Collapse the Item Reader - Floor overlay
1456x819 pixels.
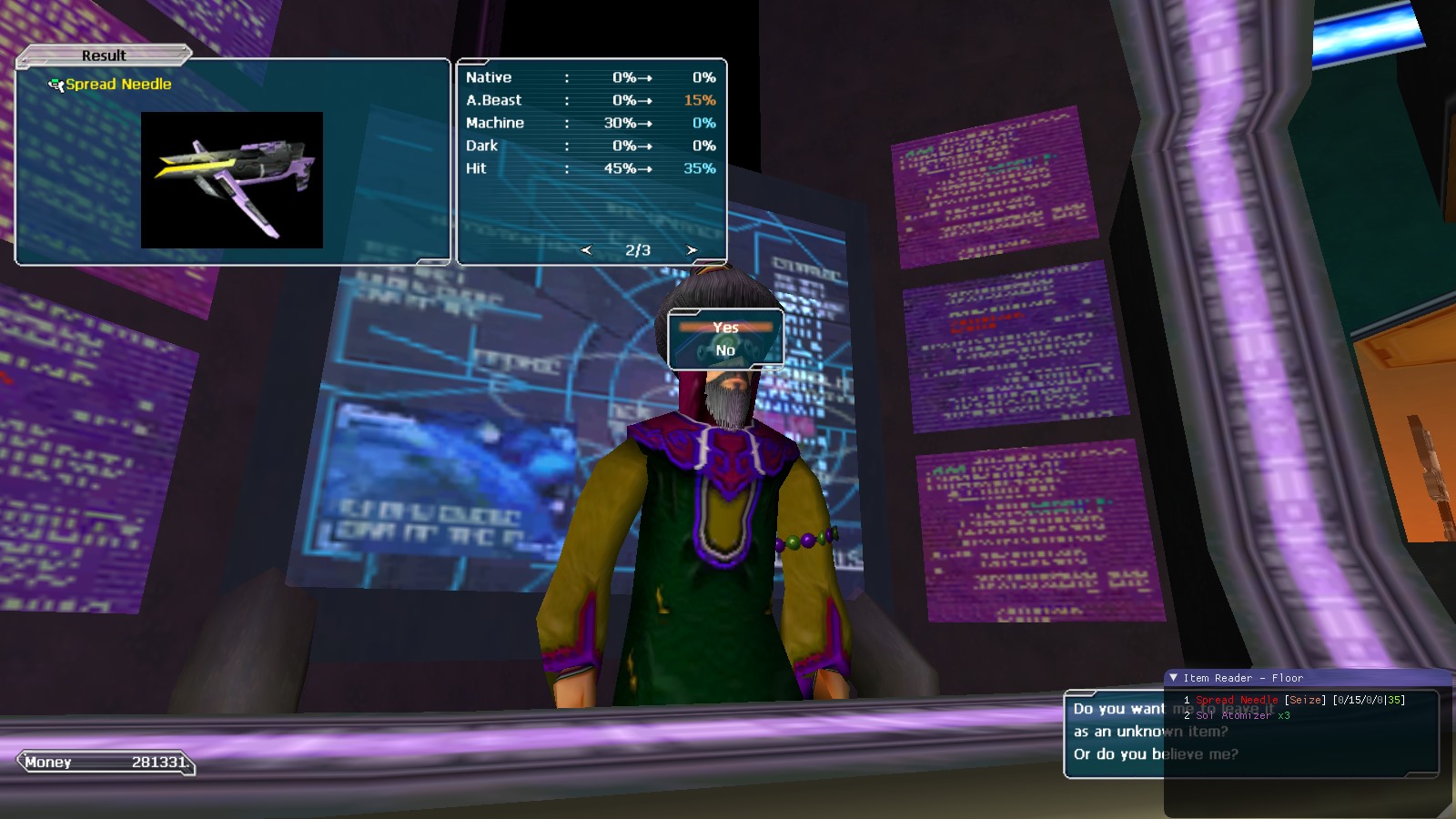pos(1174,678)
